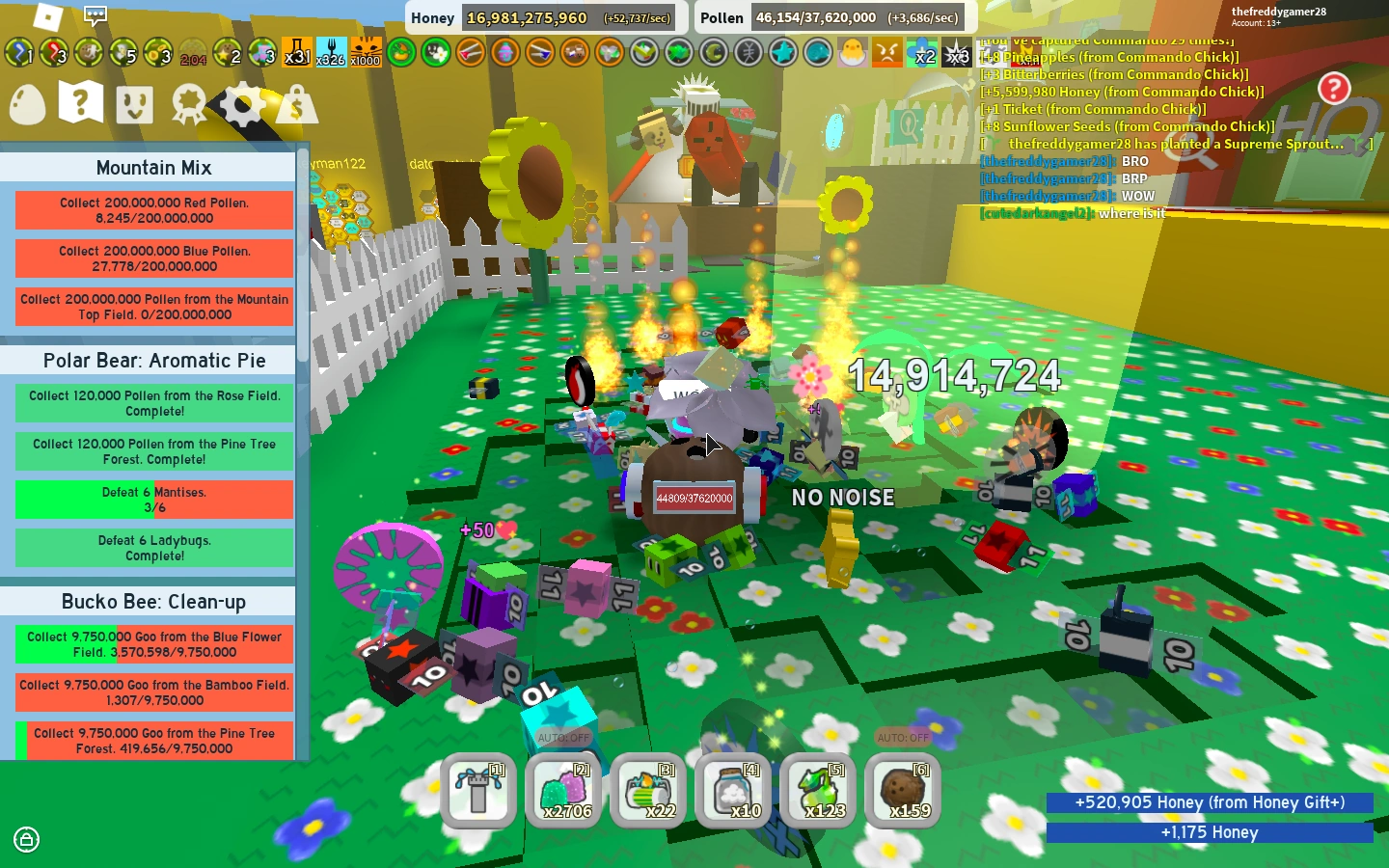Use the Sprinkler in hotbar slot 1
This screenshot has width=1389, height=868.
[x=478, y=791]
